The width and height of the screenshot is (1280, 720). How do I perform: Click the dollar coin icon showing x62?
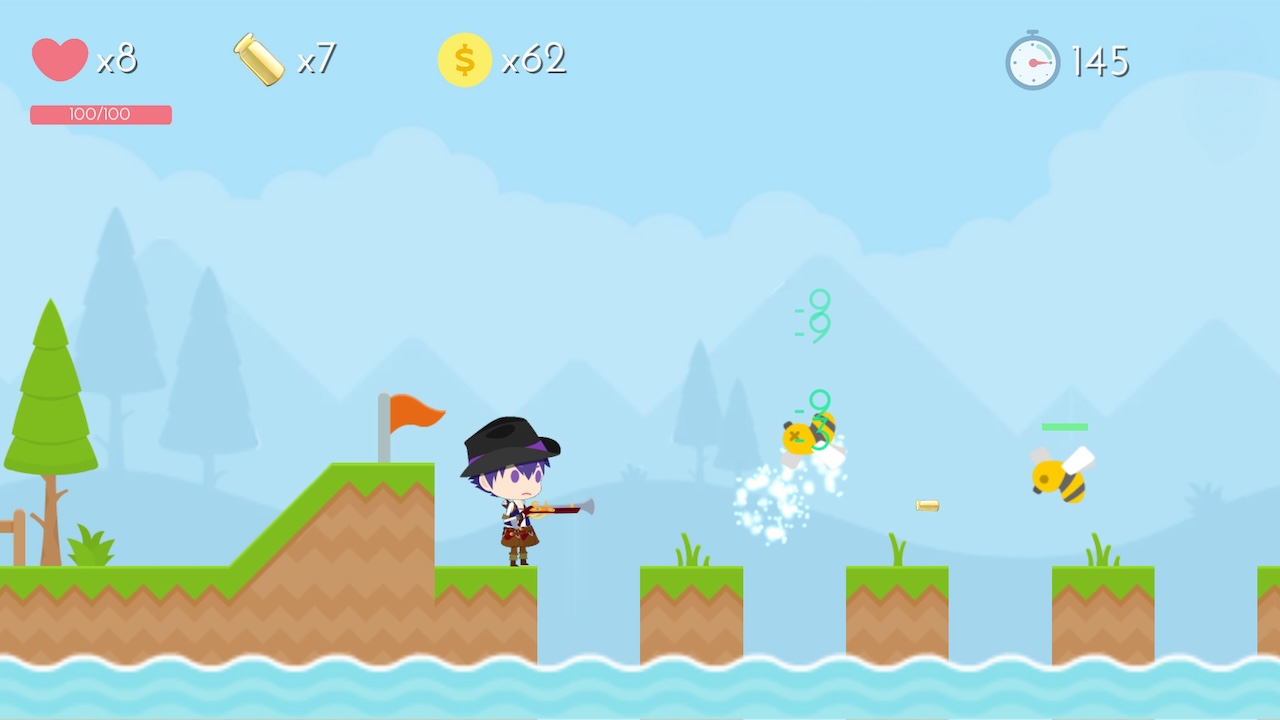463,58
